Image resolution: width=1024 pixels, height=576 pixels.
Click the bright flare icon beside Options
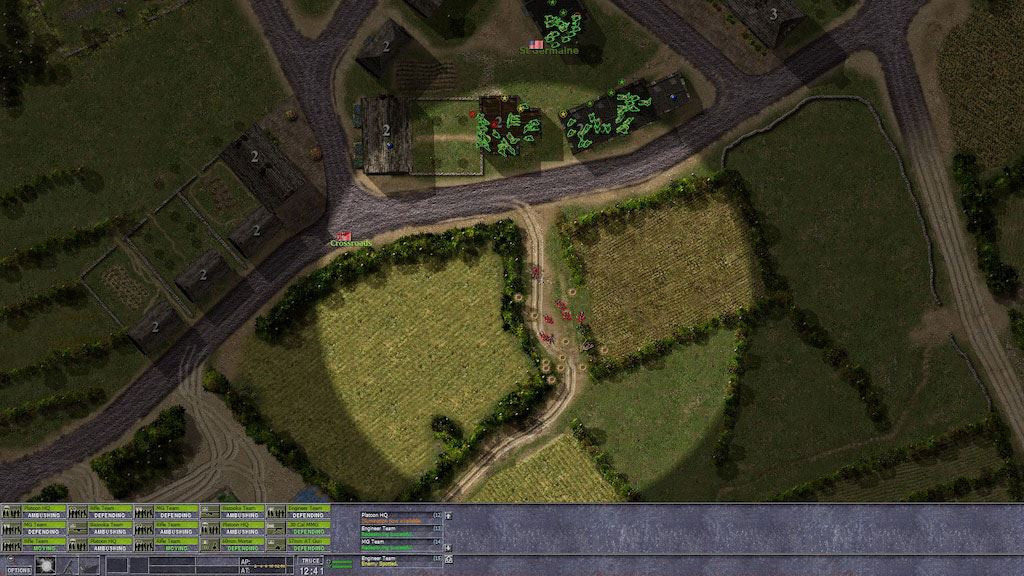[x=46, y=565]
